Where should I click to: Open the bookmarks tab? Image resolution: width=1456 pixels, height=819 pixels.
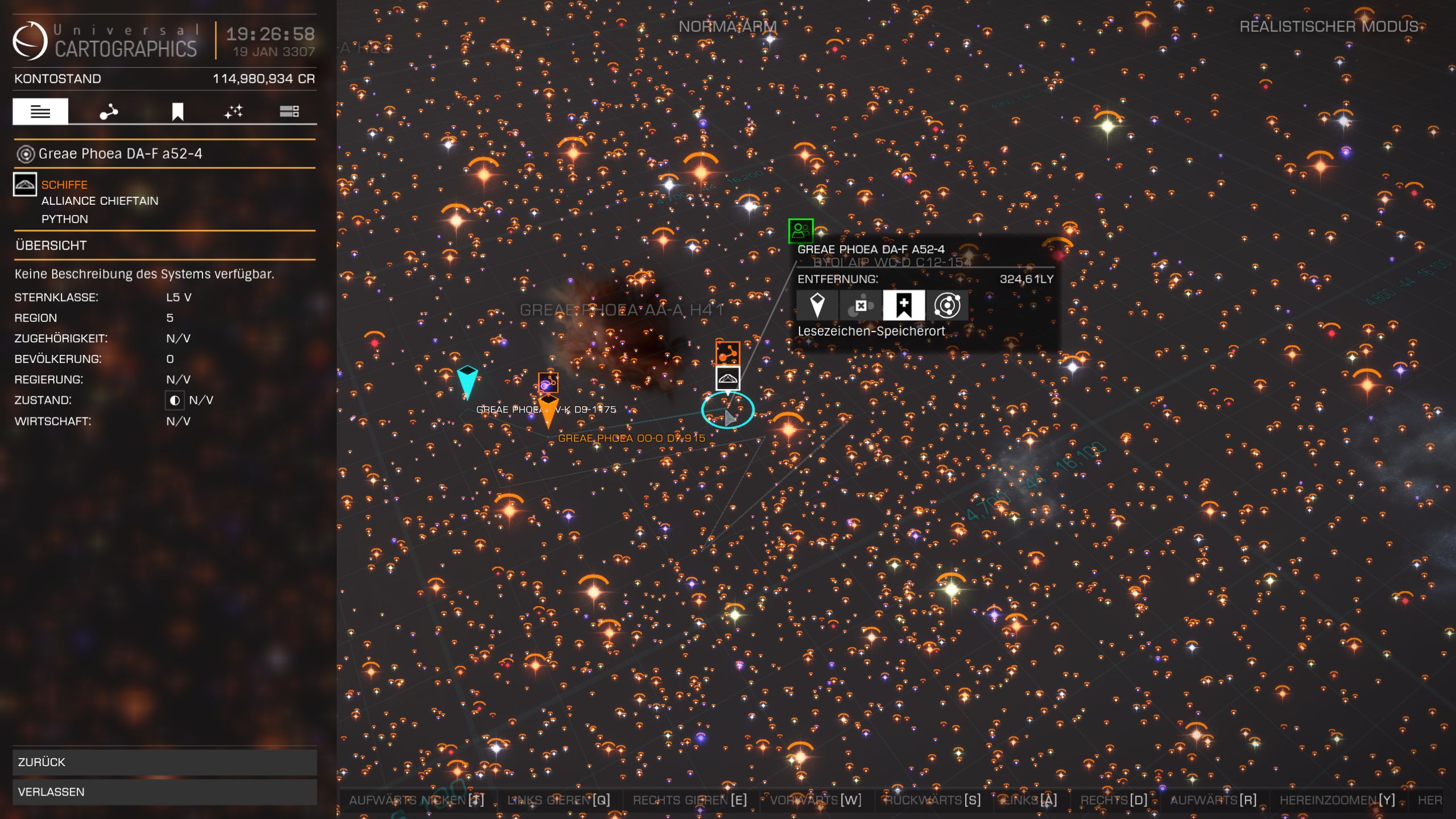(x=177, y=111)
